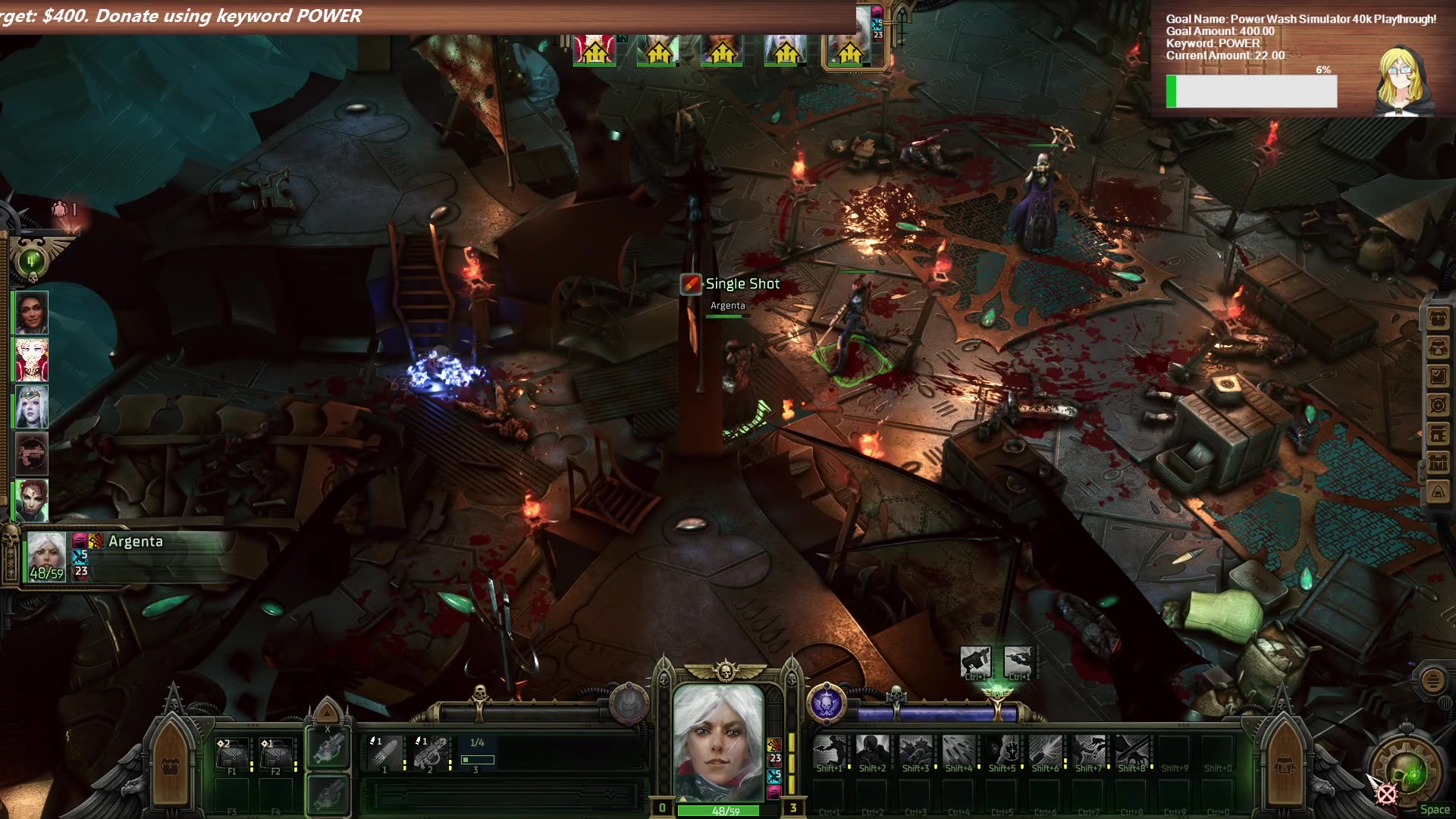
Task: Open the character sheet helmet icon
Action: [1438, 347]
